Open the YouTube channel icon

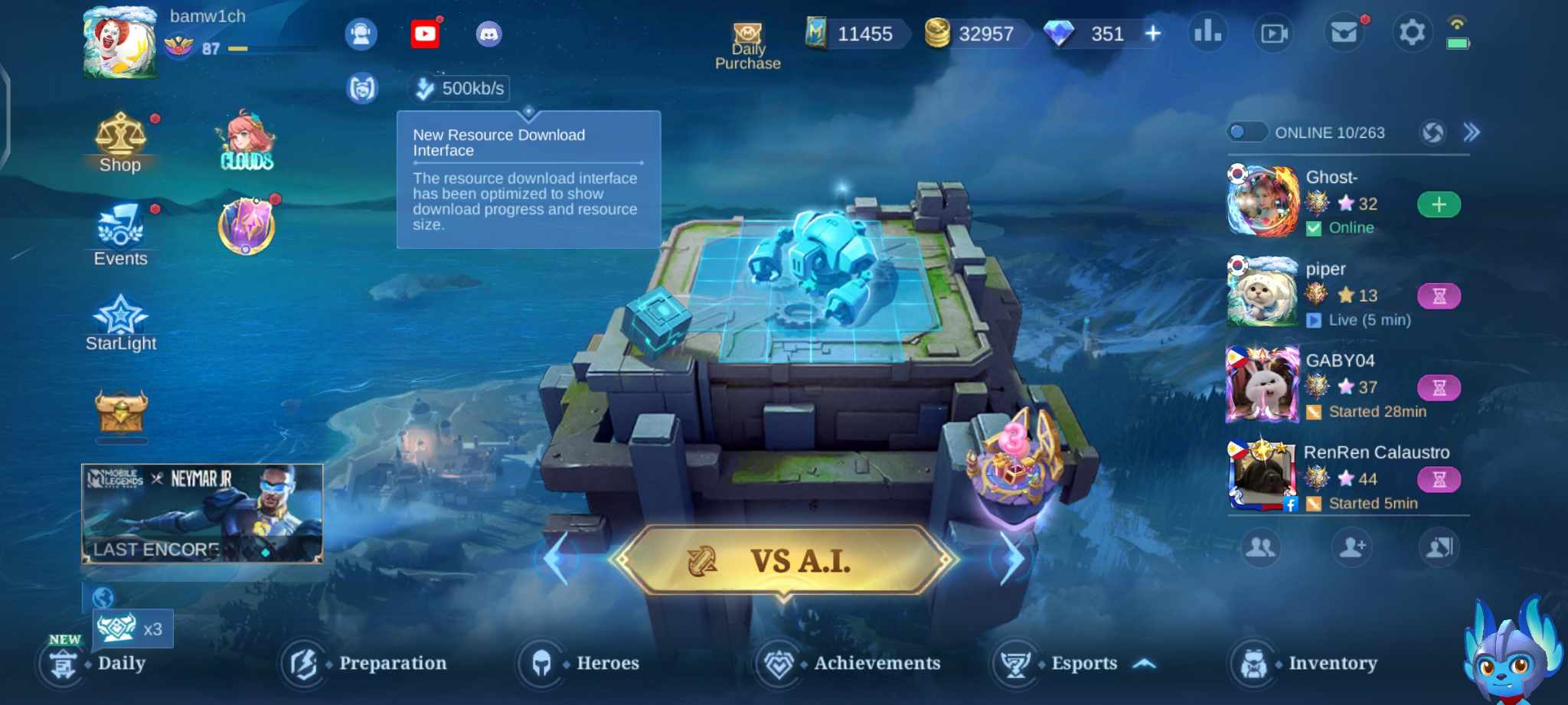coord(426,35)
